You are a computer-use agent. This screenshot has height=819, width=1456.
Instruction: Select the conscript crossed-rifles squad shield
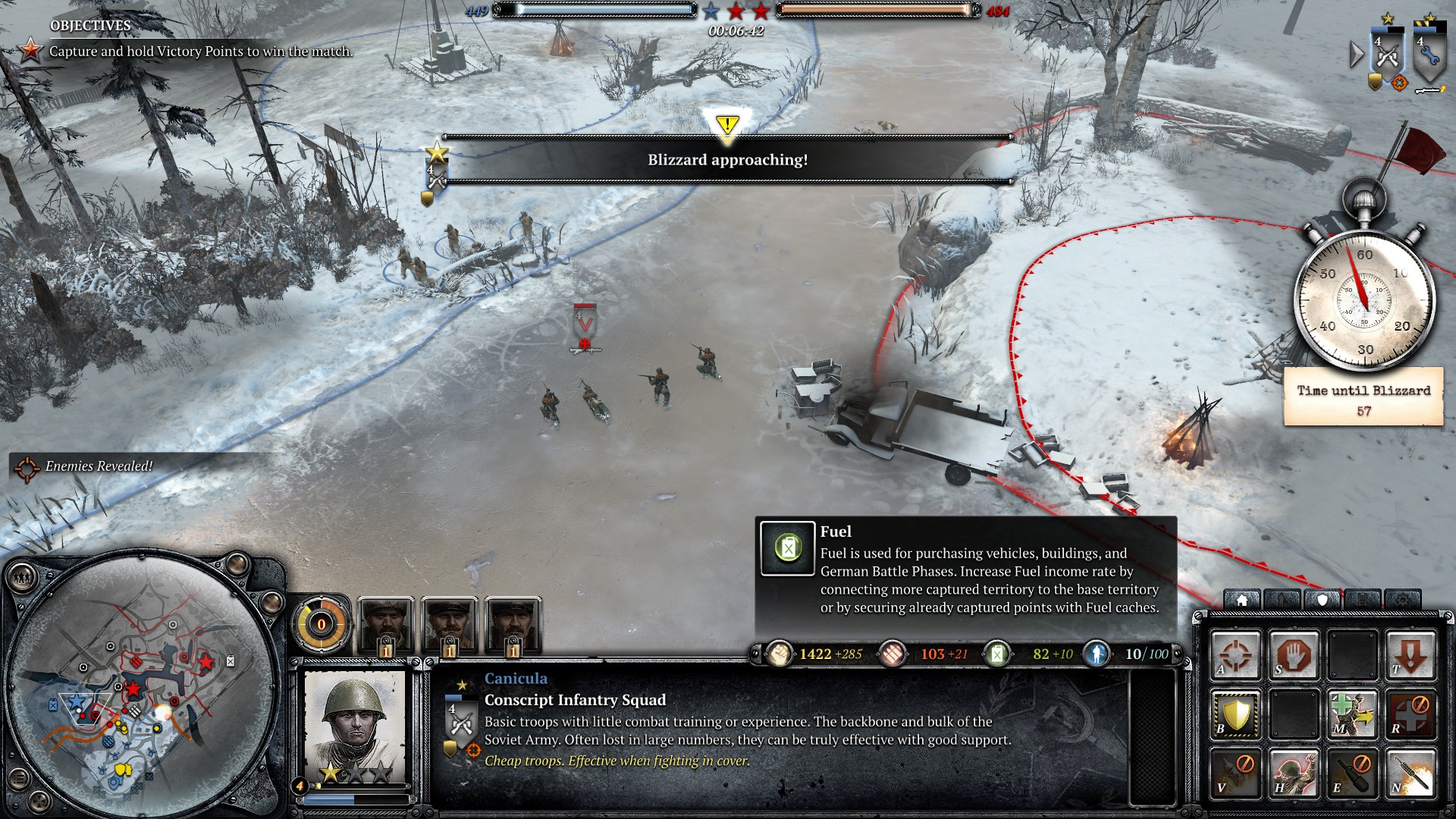[1387, 55]
